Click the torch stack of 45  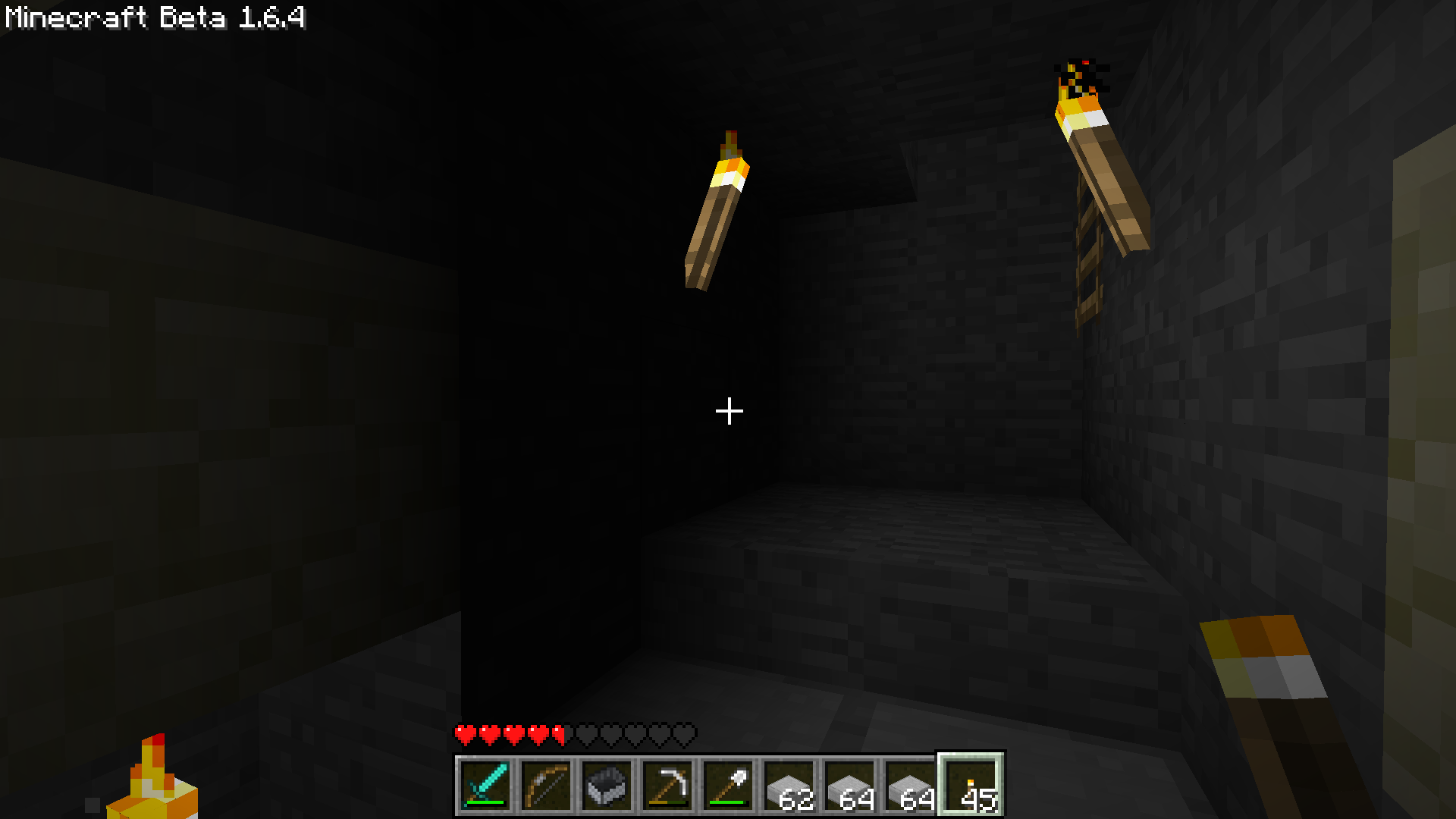(x=971, y=785)
